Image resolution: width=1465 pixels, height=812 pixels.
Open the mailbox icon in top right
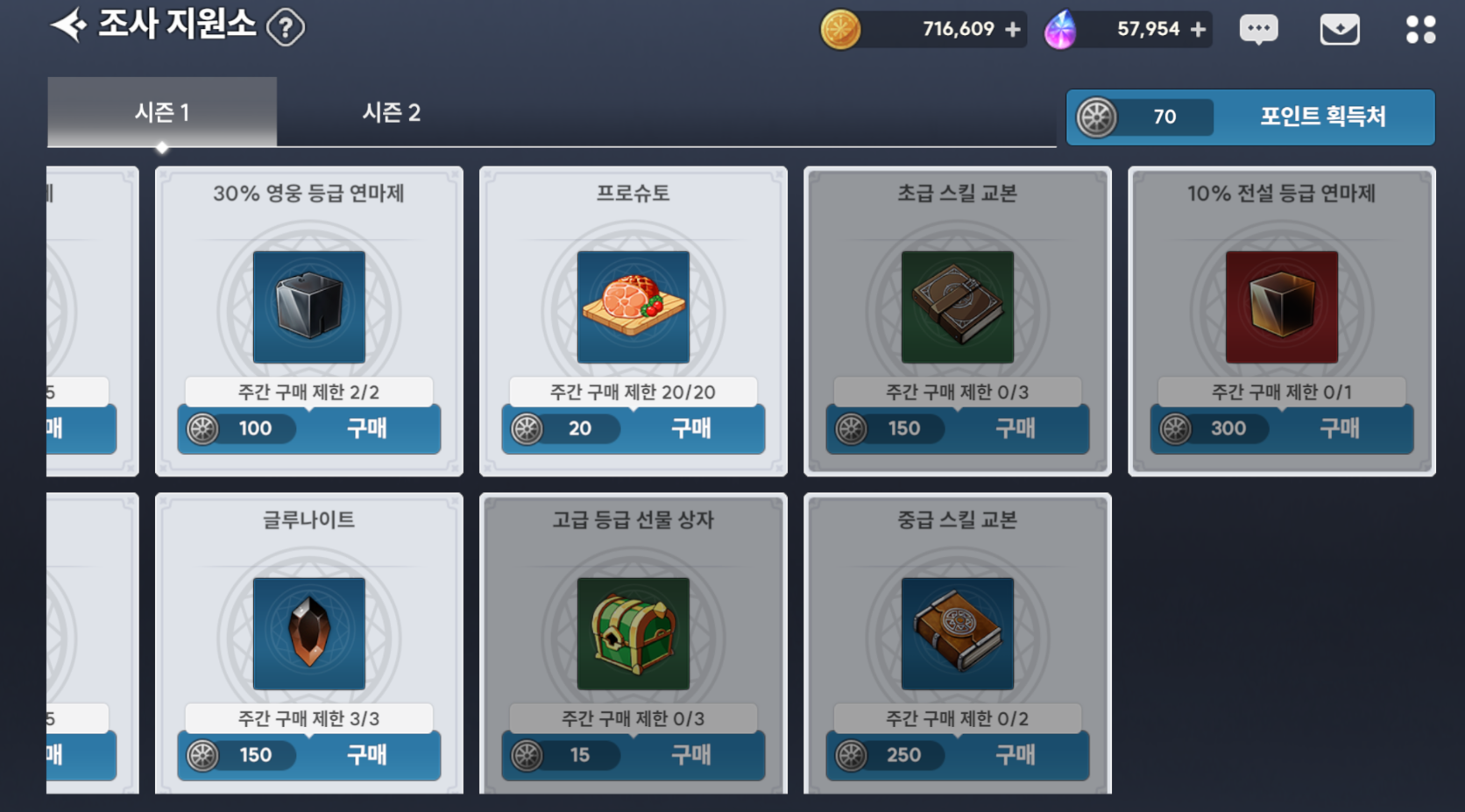coord(1339,28)
